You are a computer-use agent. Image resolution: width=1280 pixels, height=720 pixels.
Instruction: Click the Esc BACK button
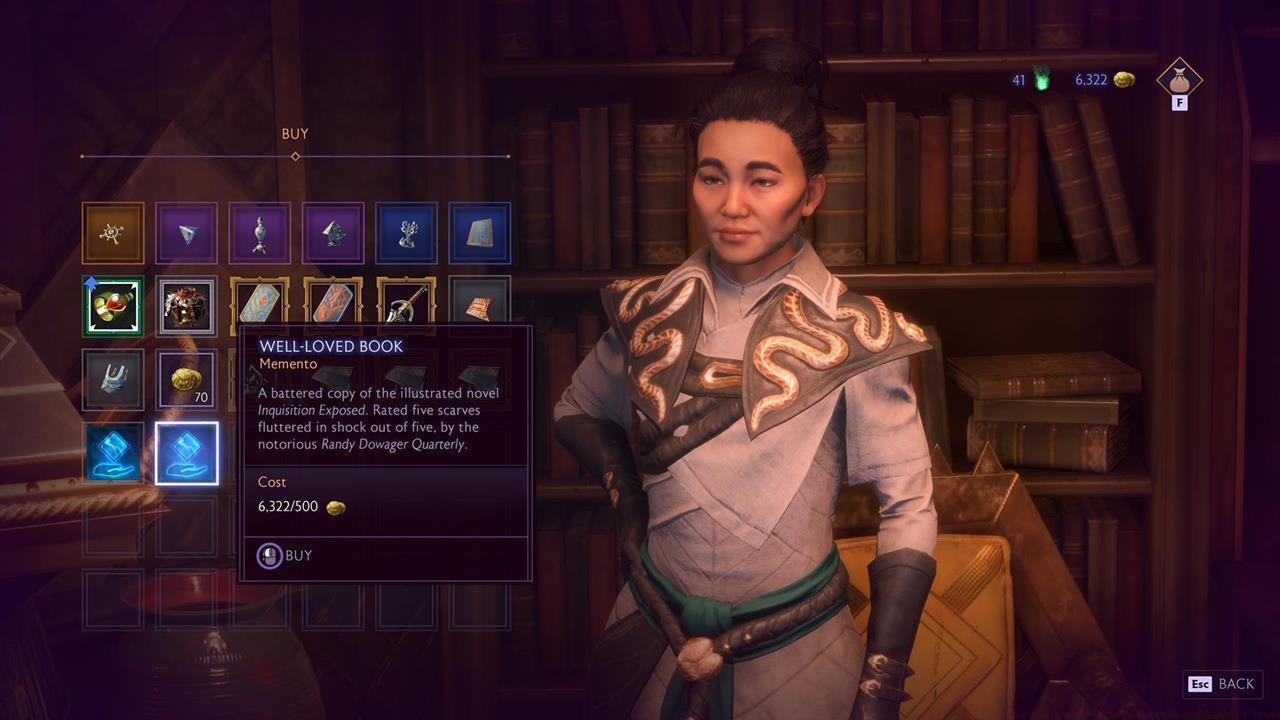1222,684
